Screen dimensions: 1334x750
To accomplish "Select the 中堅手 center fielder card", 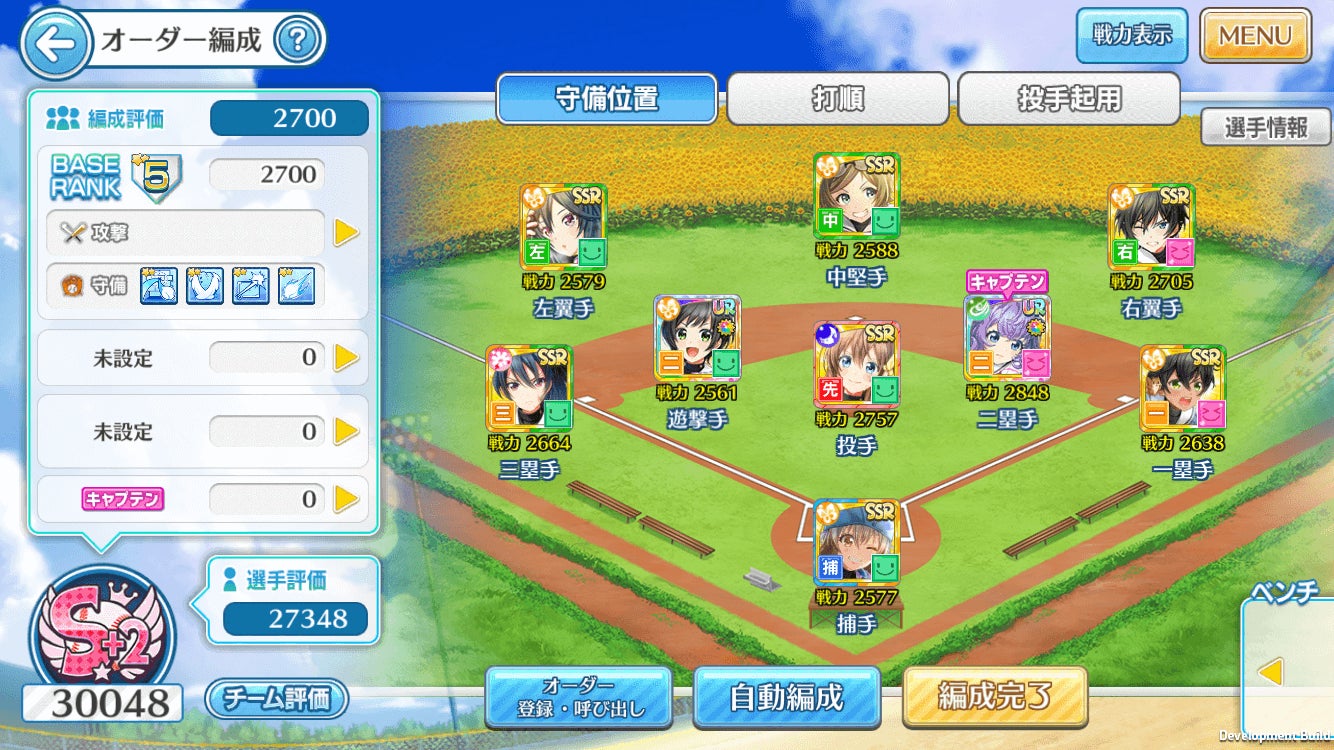I will coord(857,196).
